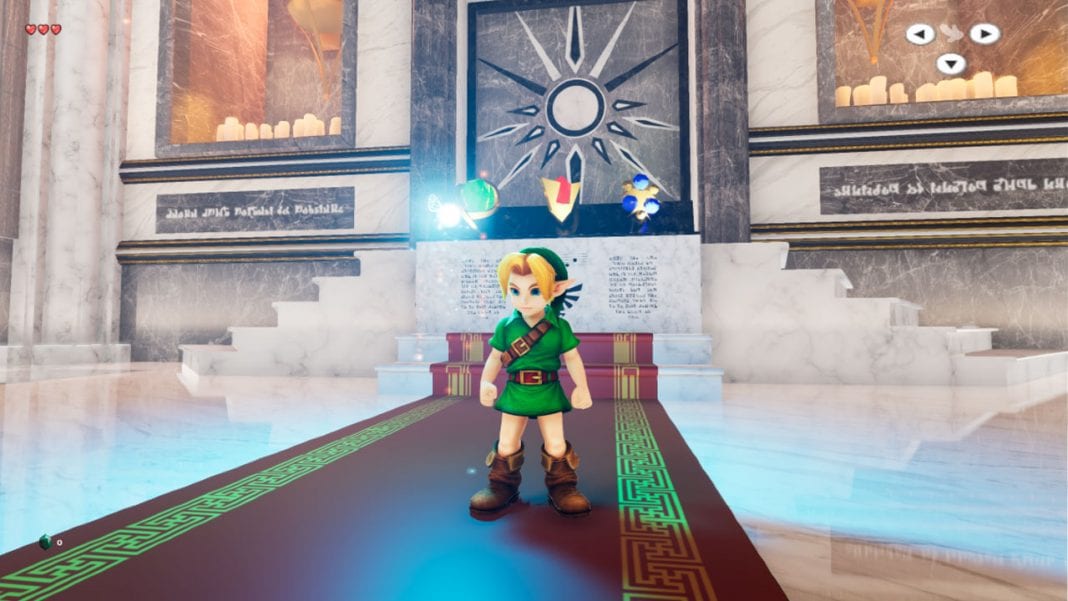Select the right-arrow C item slot
The height and width of the screenshot is (601, 1068).
[x=984, y=34]
